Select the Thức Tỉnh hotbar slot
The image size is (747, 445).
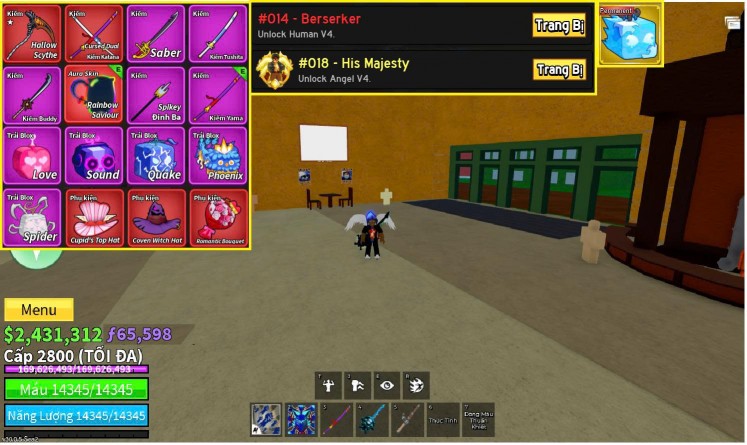coord(443,419)
